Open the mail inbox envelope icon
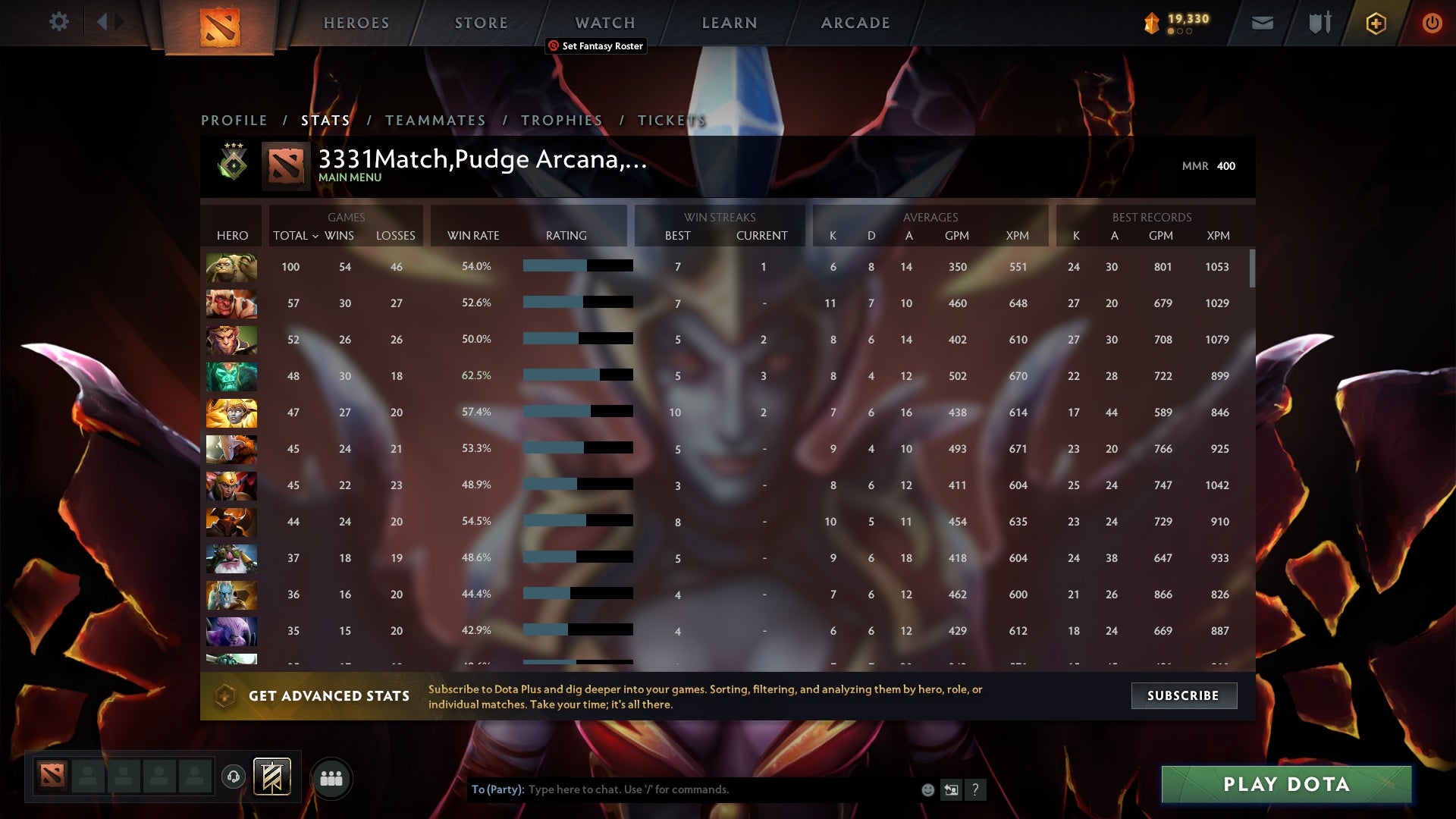 click(x=1261, y=23)
